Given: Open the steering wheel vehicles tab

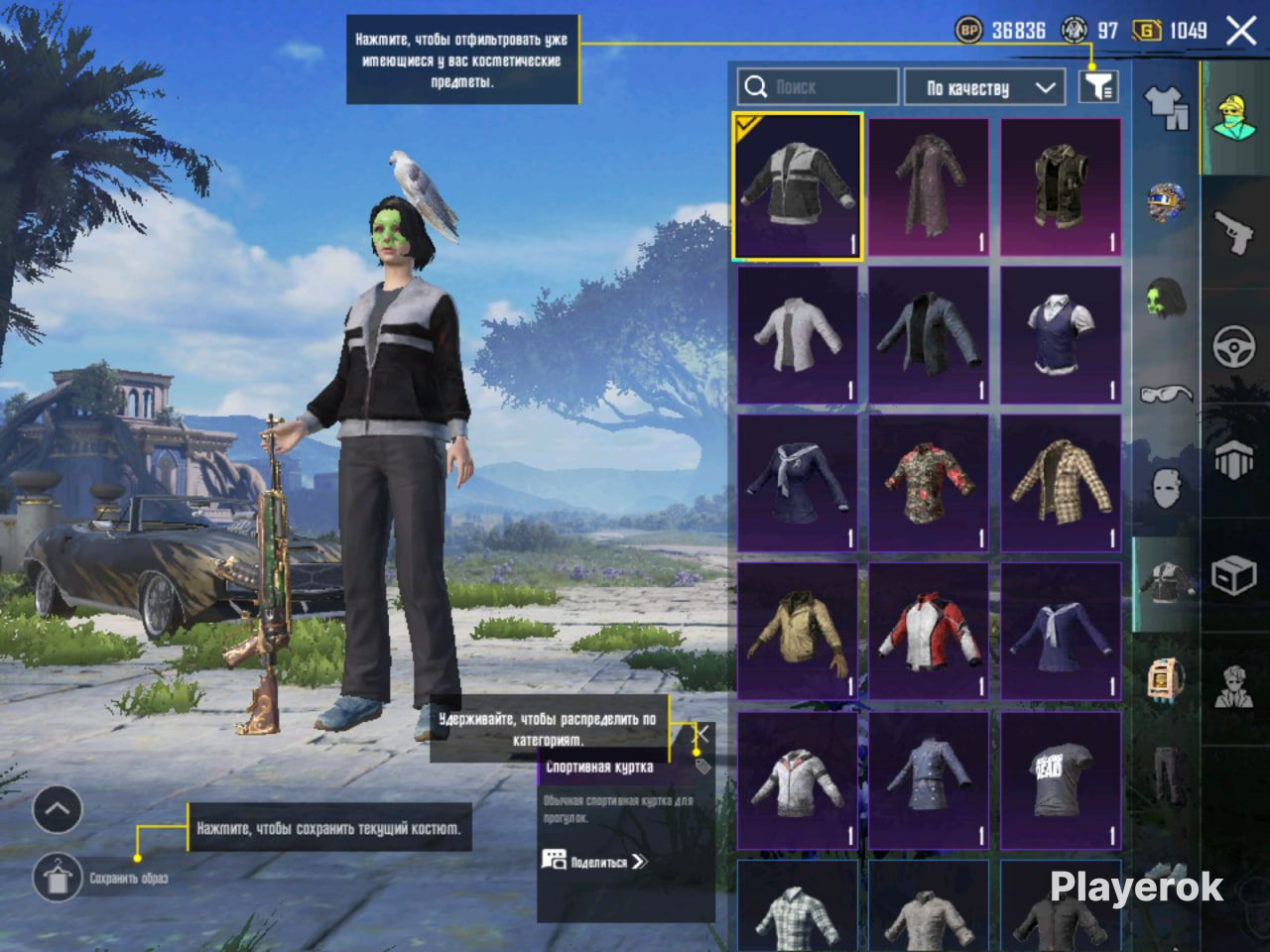Looking at the screenshot, I should 1234,347.
